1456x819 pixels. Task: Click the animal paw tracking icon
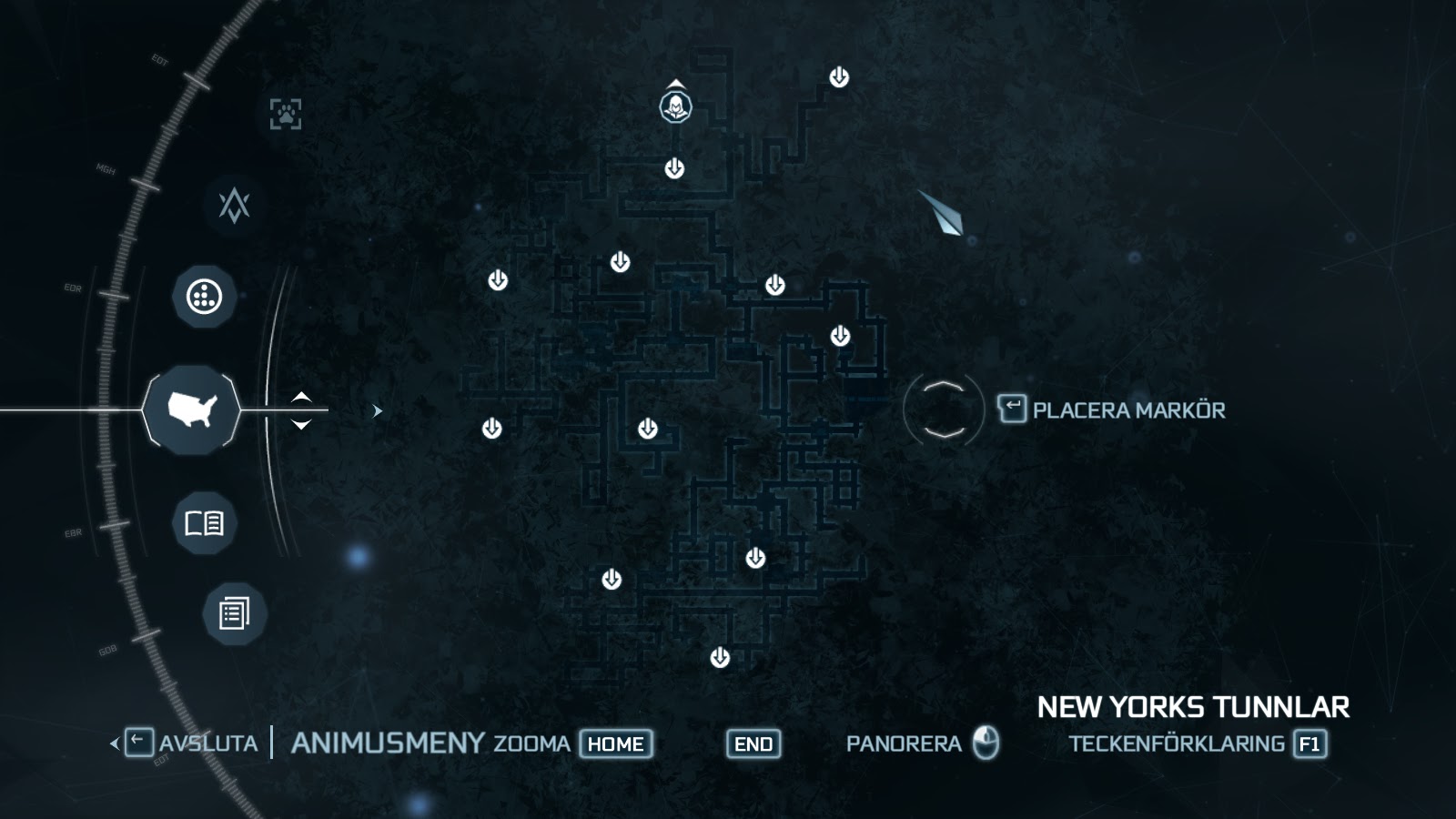pos(285,113)
